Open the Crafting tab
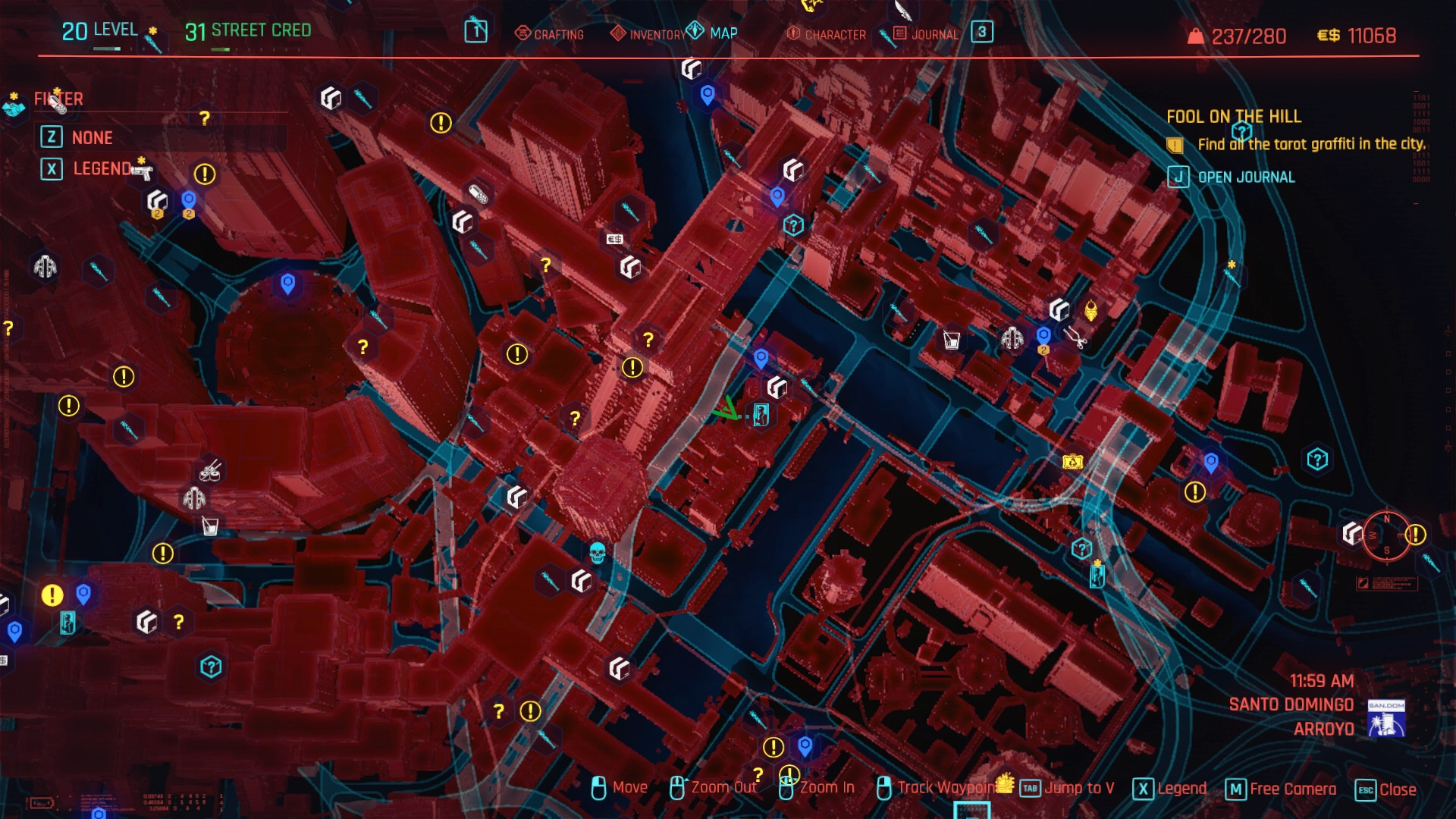Viewport: 1456px width, 819px height. [550, 34]
